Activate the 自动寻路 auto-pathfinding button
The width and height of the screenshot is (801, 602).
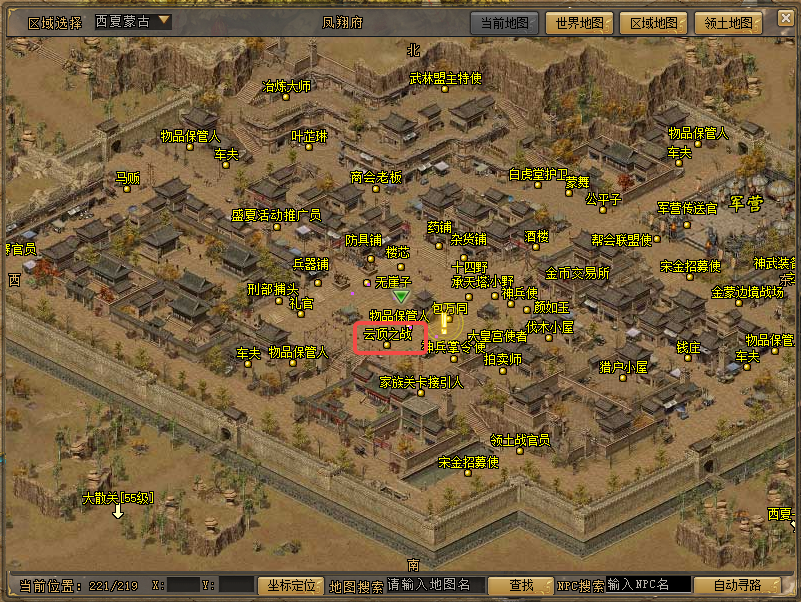739,585
